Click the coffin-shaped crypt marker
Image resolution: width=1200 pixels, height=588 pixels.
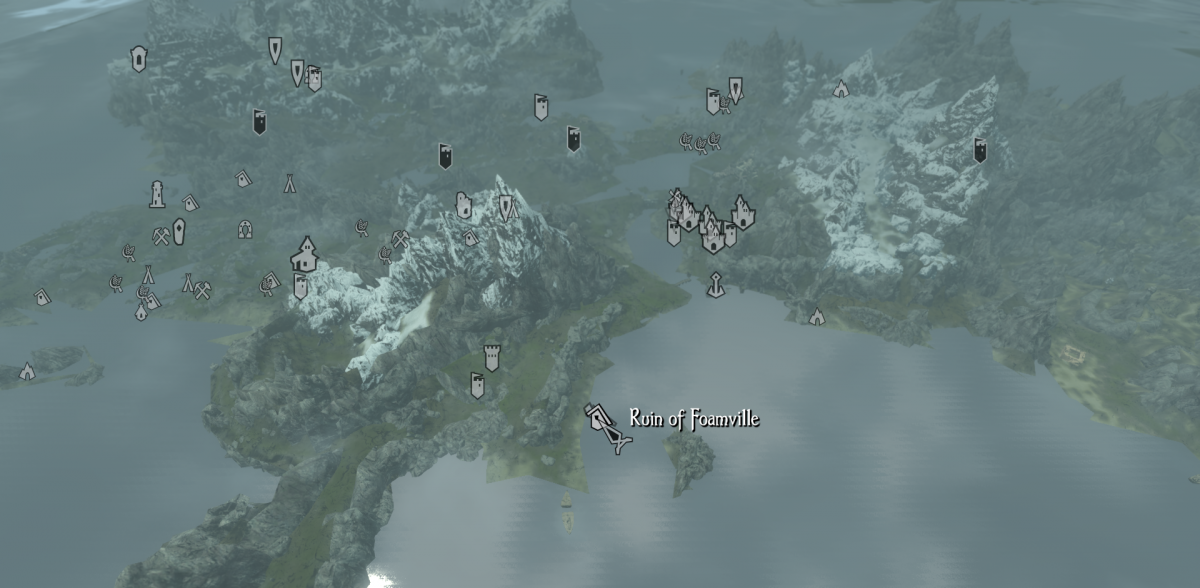[x=179, y=232]
